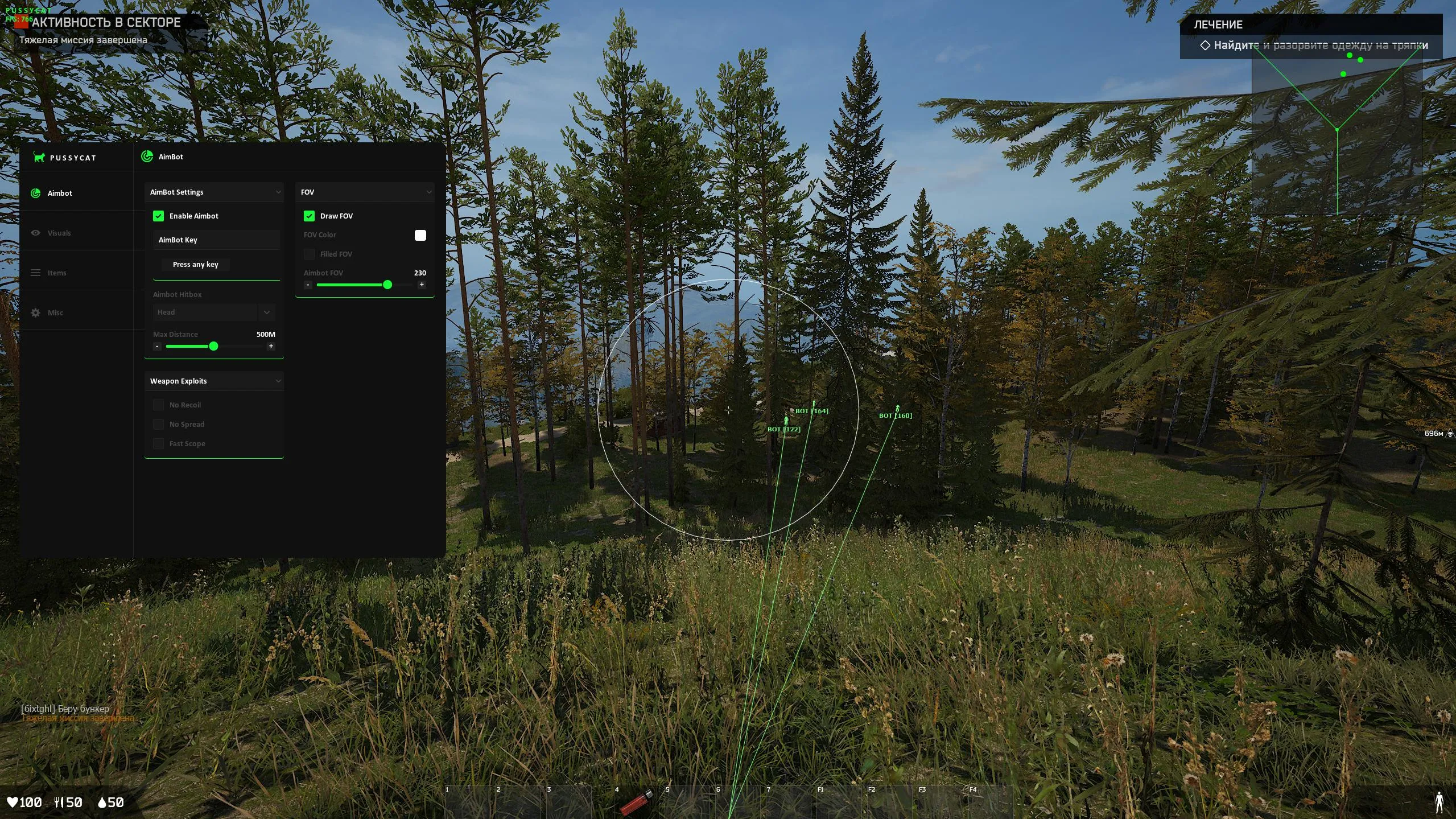Image resolution: width=1456 pixels, height=819 pixels.
Task: Tick the No Recoil checkbox
Action: [158, 405]
